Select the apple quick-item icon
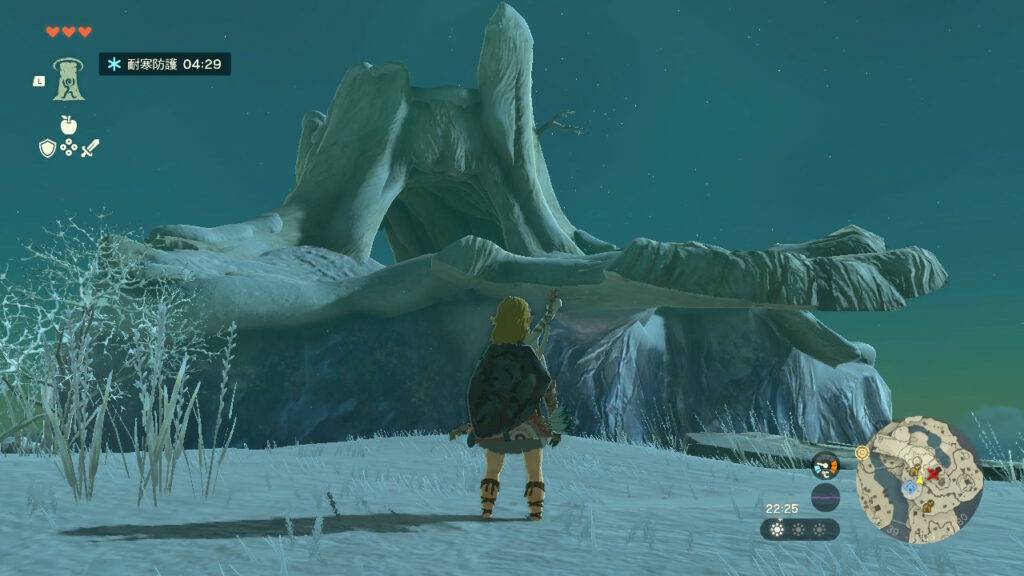The height and width of the screenshot is (576, 1024). click(68, 124)
